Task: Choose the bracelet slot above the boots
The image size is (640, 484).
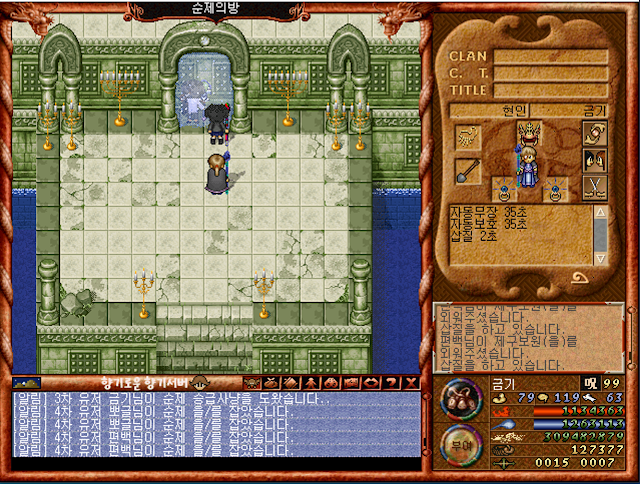Action: point(595,134)
